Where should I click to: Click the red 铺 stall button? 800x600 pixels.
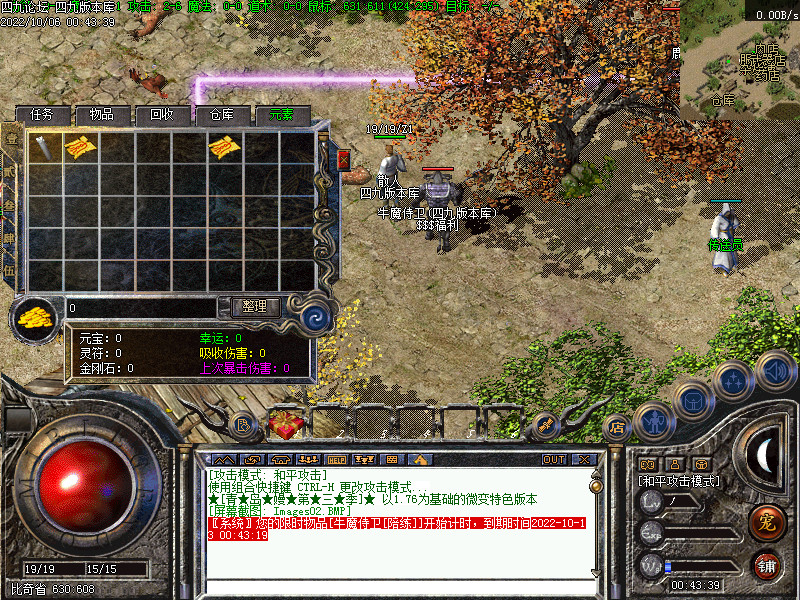[x=765, y=566]
